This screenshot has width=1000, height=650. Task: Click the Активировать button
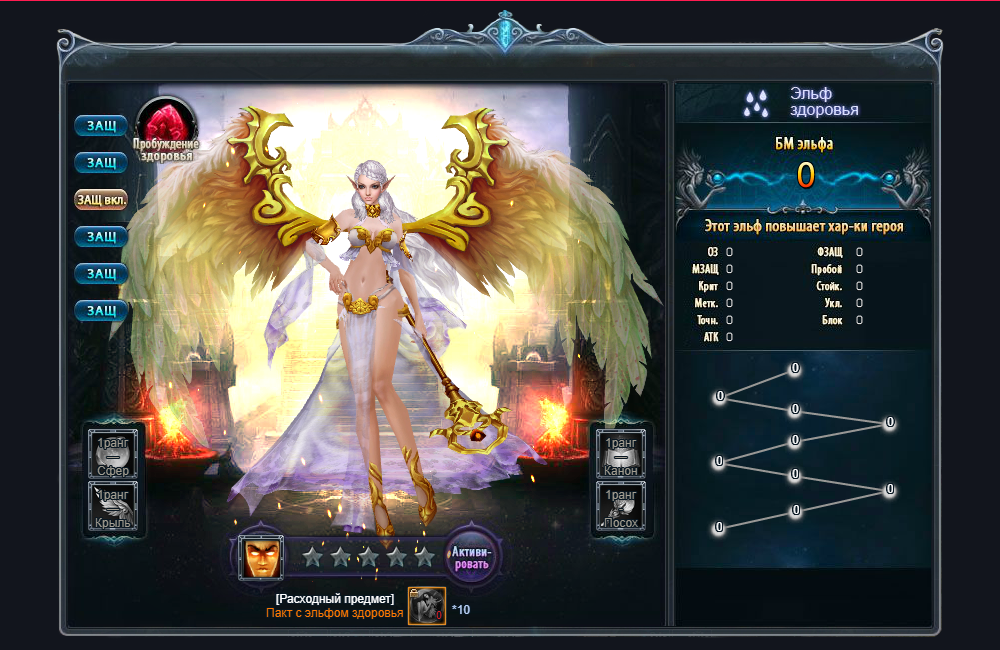[x=473, y=557]
